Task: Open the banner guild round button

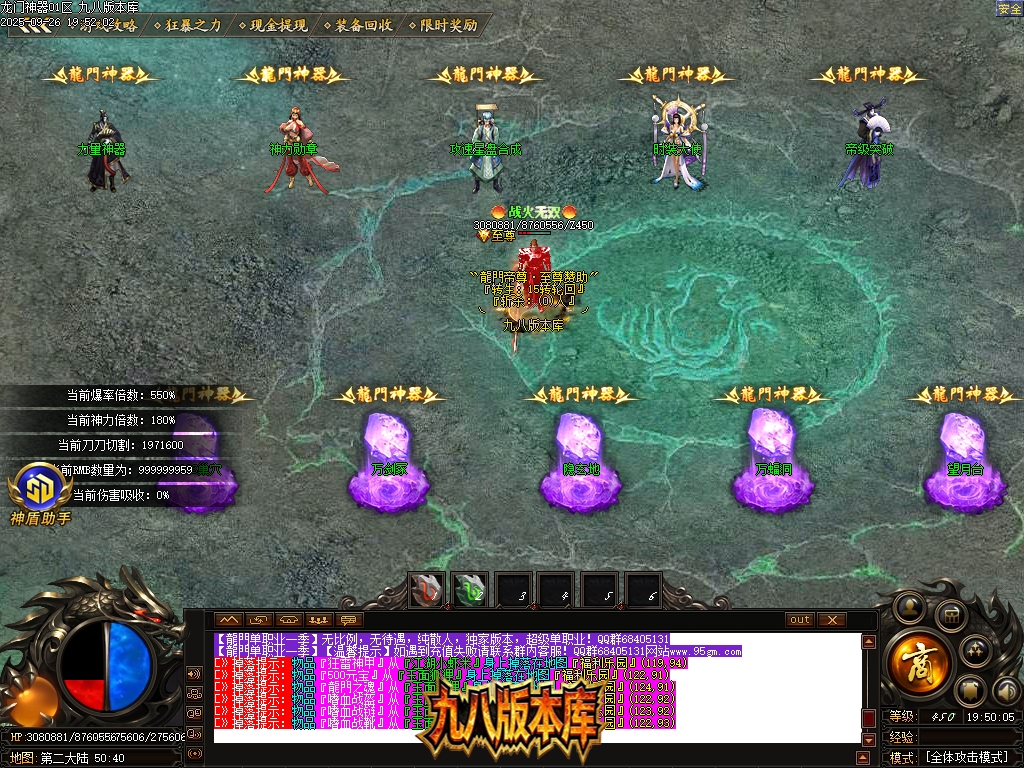Action: pos(970,690)
